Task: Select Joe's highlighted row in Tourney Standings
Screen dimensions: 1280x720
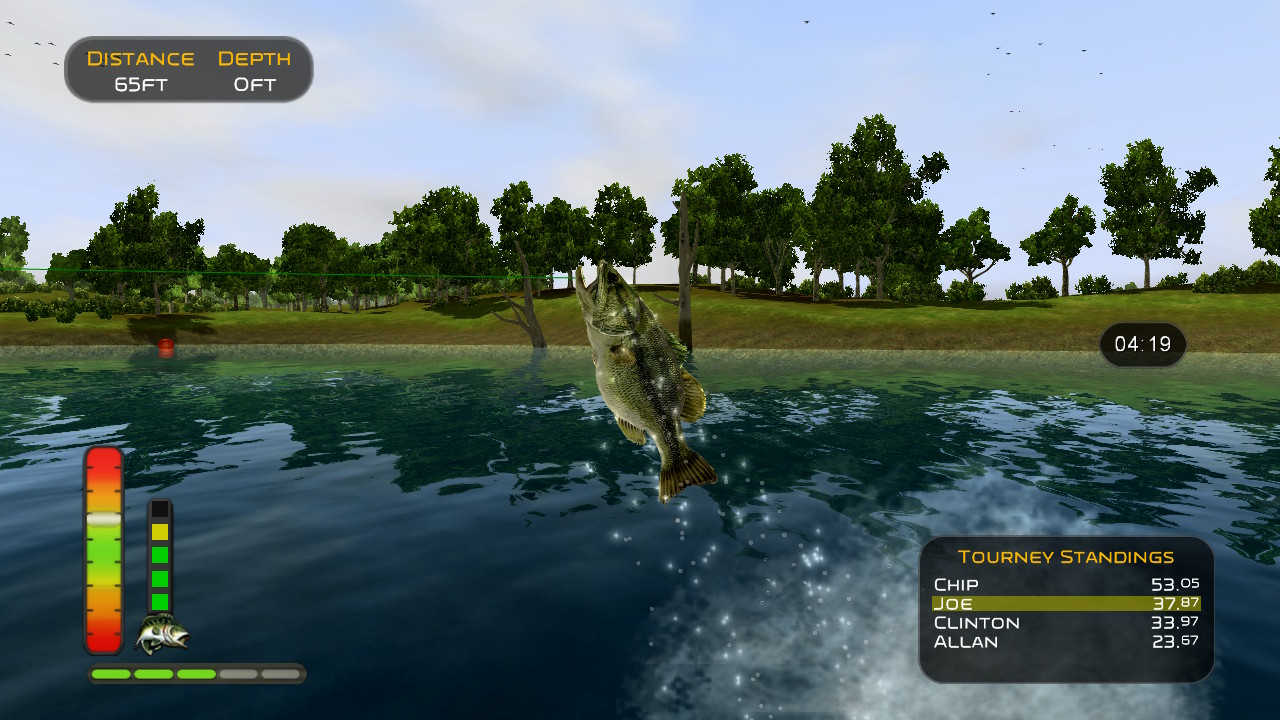Action: 1065,604
